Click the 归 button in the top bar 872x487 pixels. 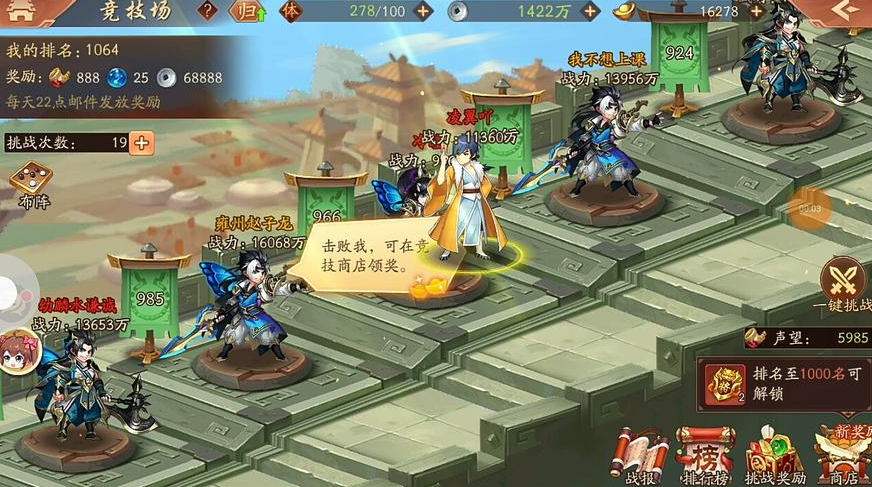(243, 12)
